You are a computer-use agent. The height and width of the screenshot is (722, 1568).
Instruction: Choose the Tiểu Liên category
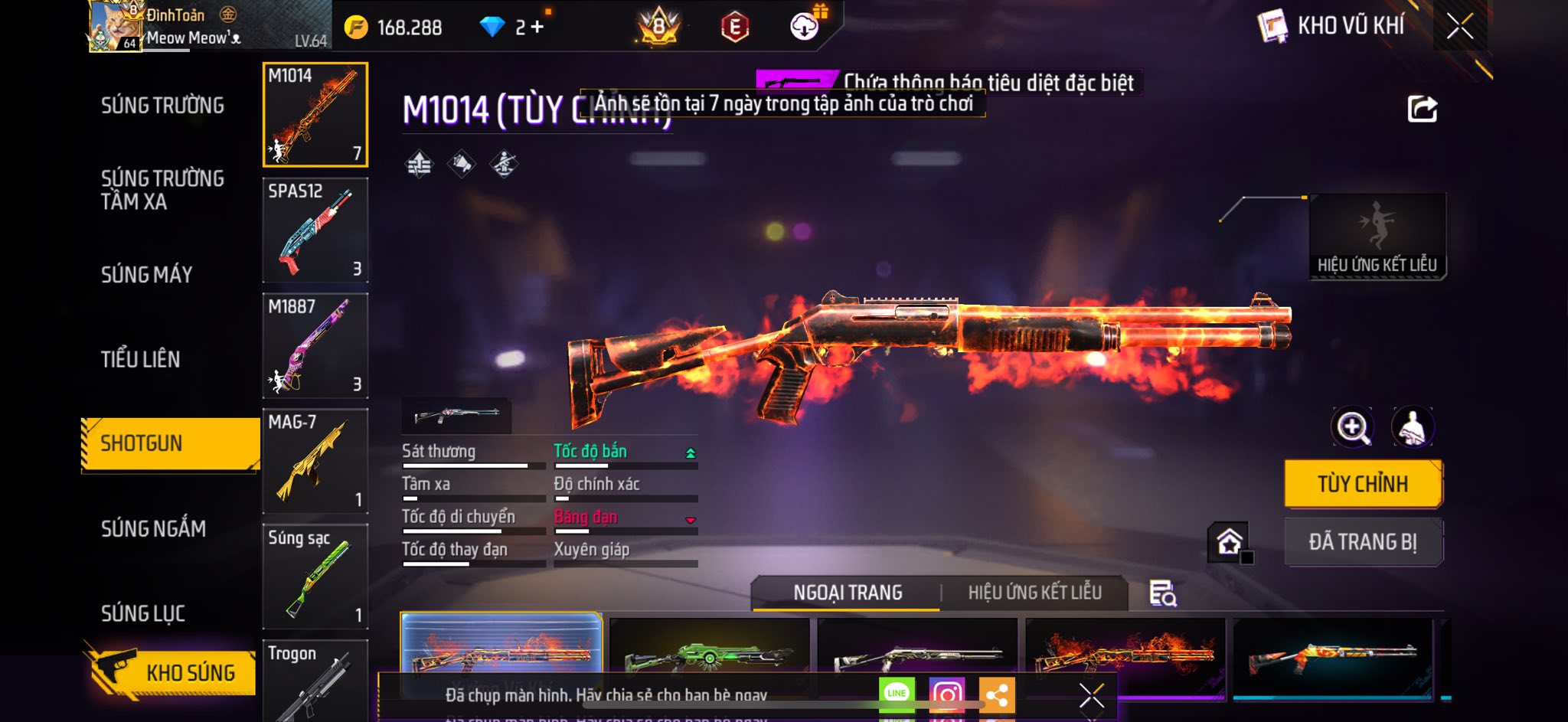(141, 359)
